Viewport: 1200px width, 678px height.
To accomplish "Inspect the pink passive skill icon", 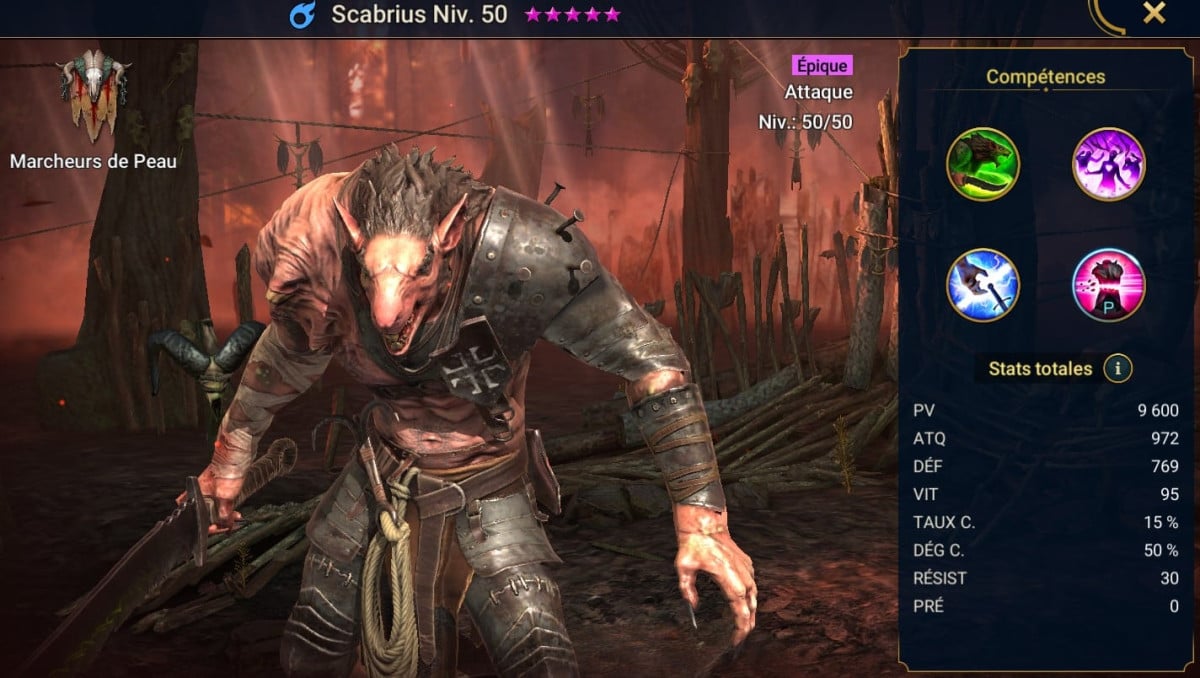I will (x=1108, y=285).
